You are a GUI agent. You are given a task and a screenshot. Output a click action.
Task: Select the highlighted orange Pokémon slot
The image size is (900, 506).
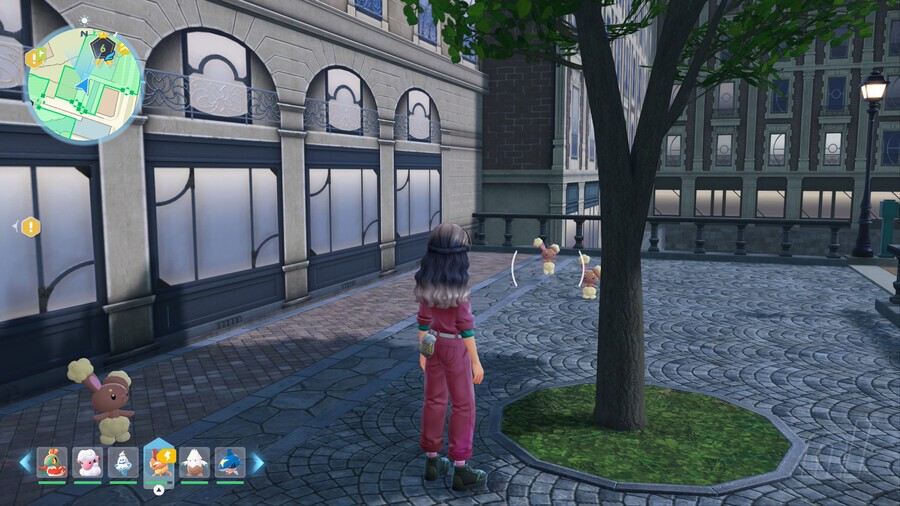(159, 462)
